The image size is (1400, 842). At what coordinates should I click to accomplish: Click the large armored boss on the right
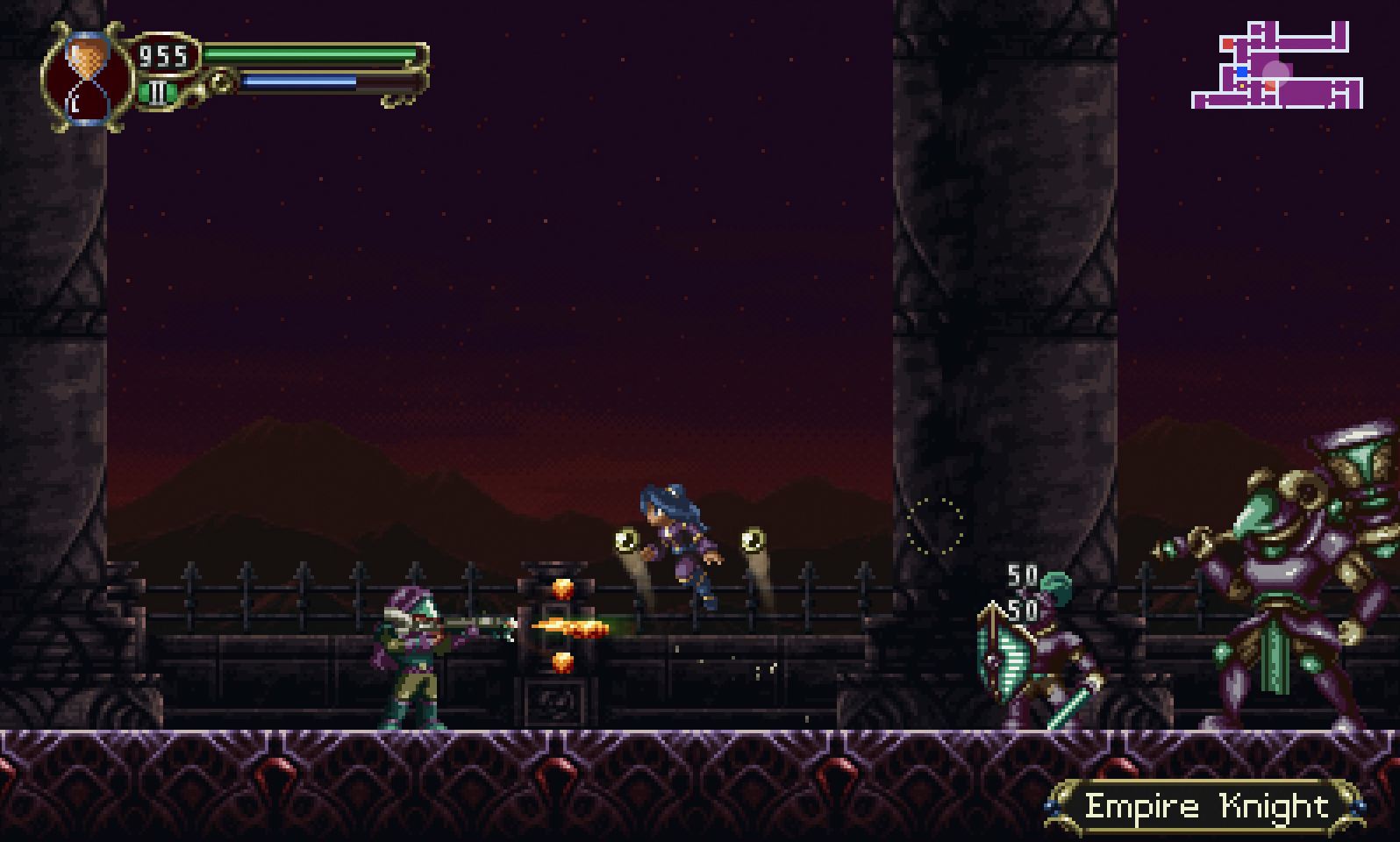(1281, 570)
